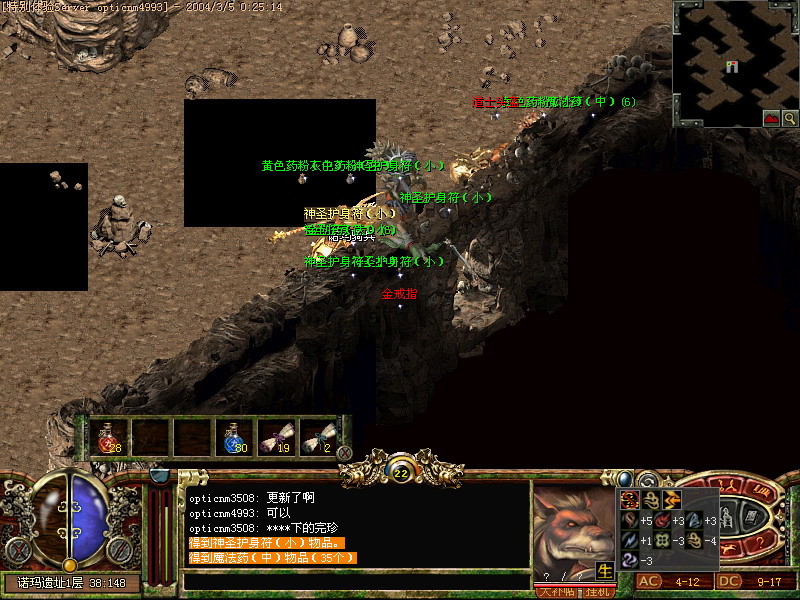The height and width of the screenshot is (600, 800).
Task: Click the chat message input box
Action: click(355, 581)
